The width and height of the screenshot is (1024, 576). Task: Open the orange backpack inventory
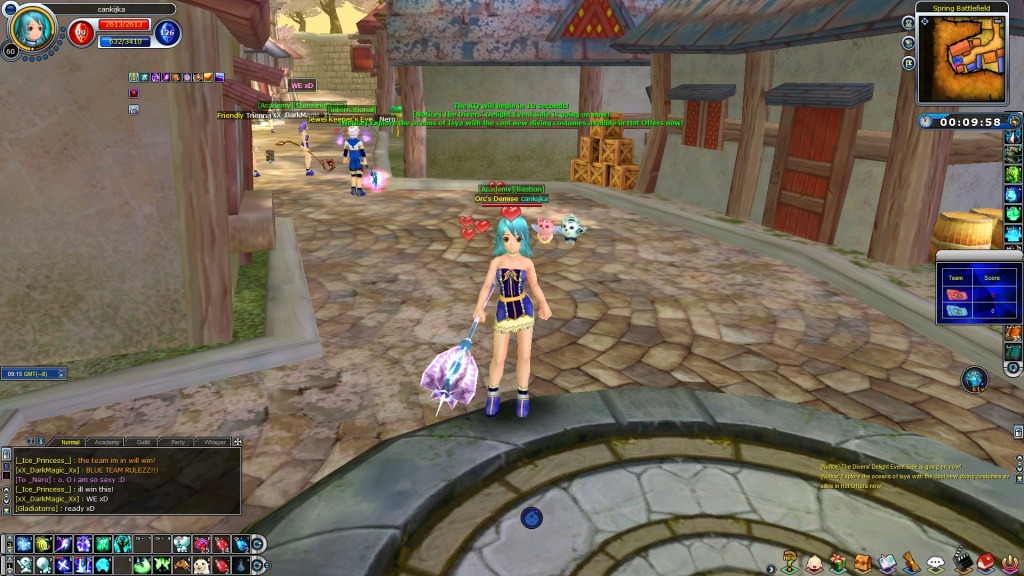click(x=862, y=563)
